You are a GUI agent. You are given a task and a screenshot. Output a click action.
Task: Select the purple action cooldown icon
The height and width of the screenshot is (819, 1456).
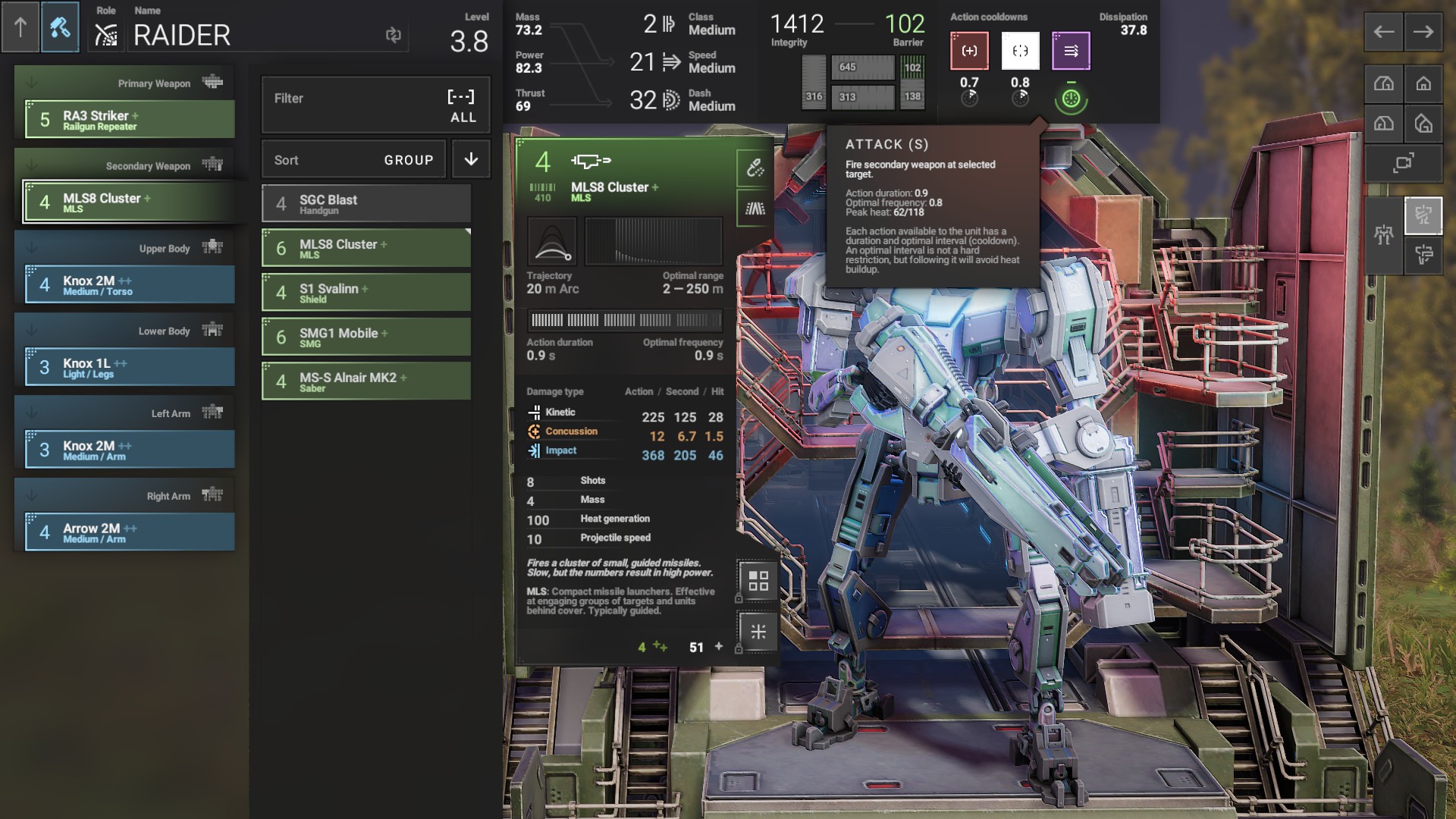pyautogui.click(x=1071, y=51)
